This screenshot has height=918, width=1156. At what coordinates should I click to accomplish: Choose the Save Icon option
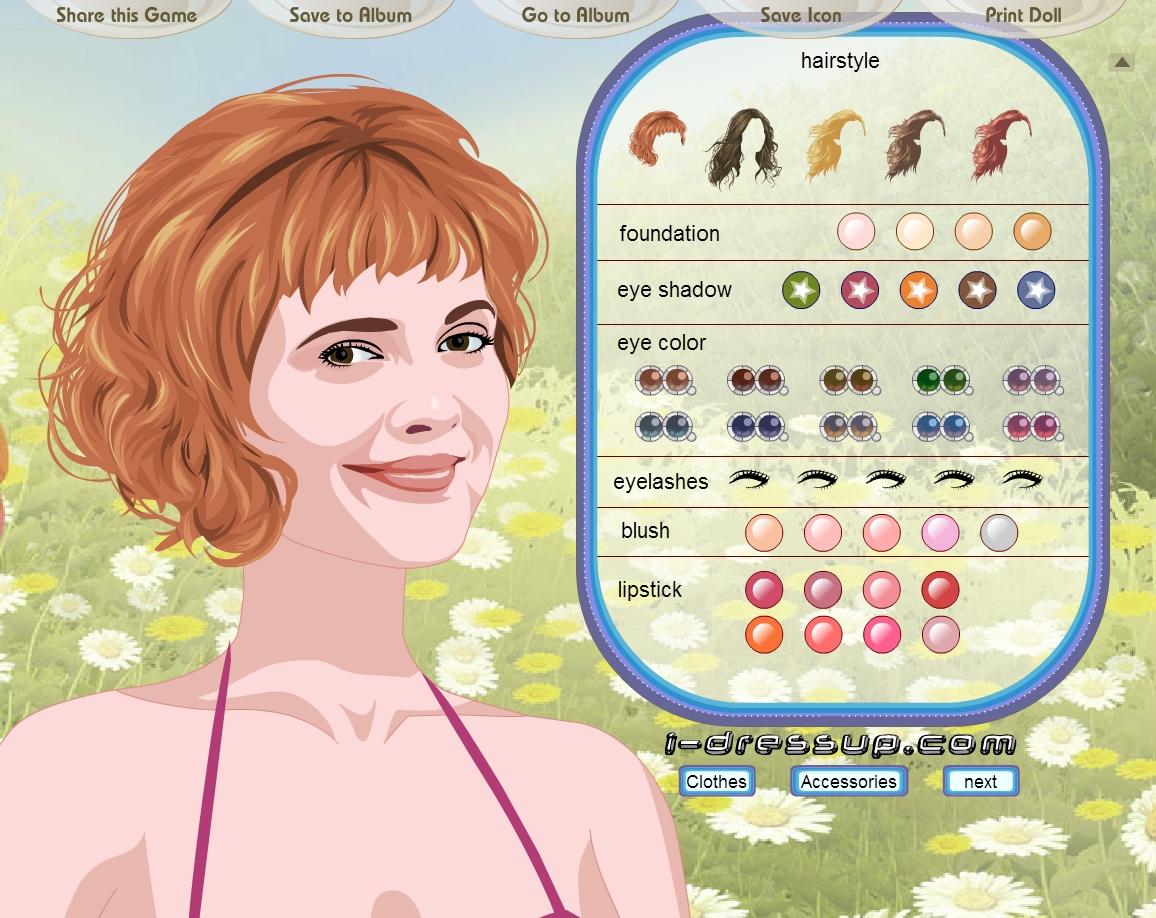click(800, 15)
